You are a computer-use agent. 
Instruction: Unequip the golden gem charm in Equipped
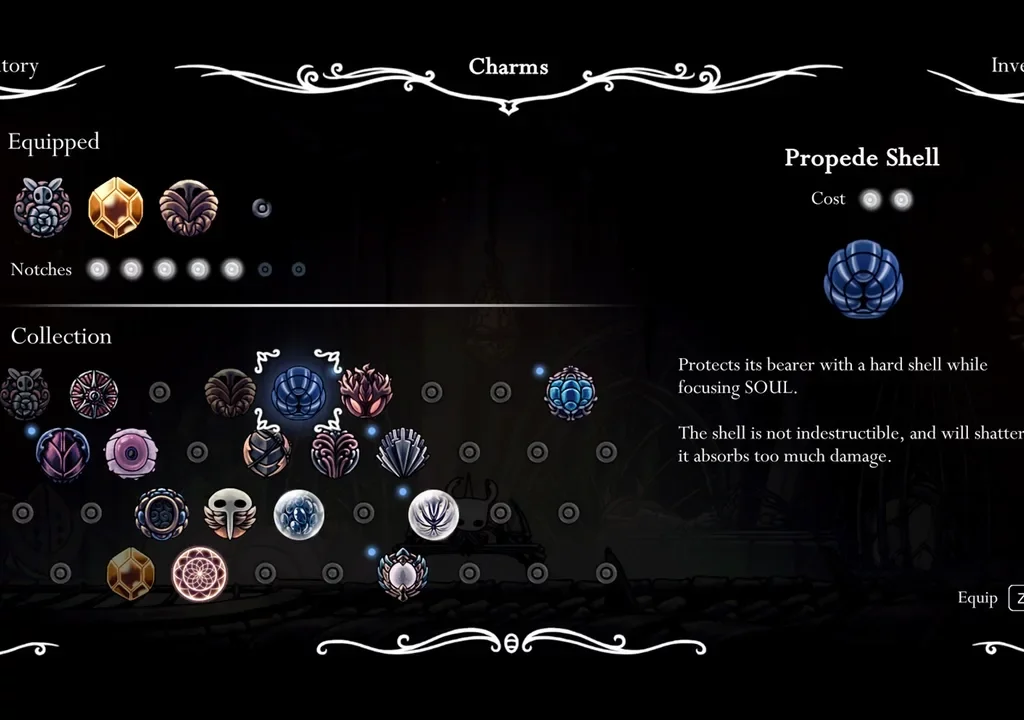(115, 208)
